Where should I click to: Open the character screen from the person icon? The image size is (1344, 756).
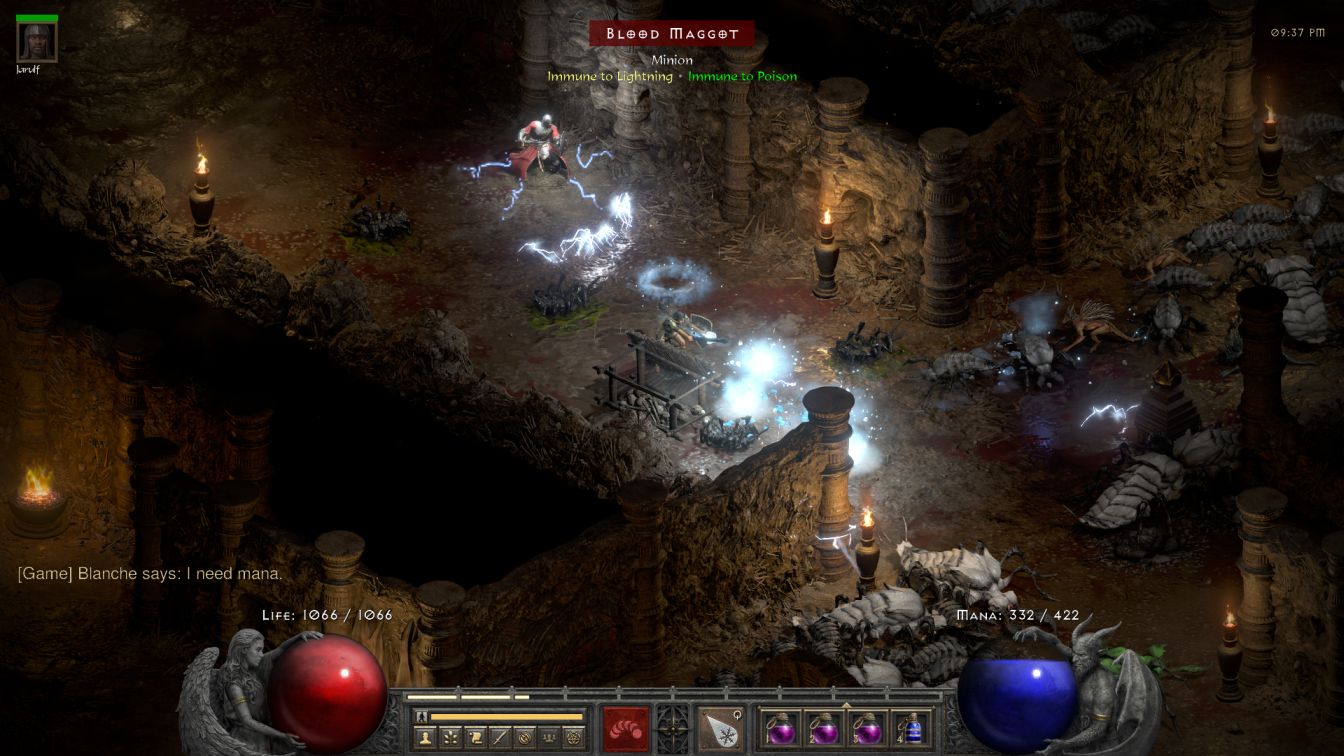(424, 738)
